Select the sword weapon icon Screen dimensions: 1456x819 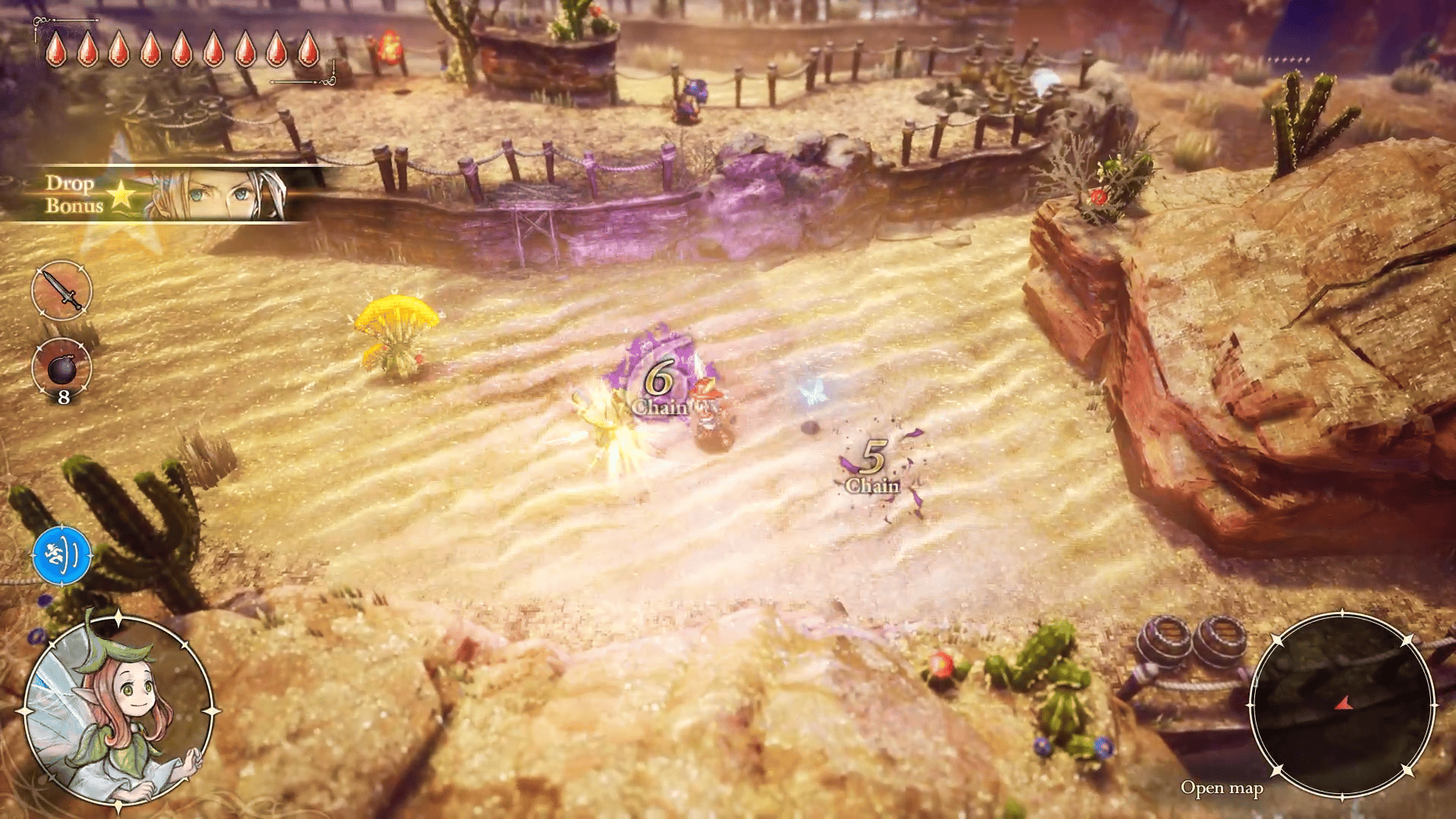pyautogui.click(x=61, y=290)
